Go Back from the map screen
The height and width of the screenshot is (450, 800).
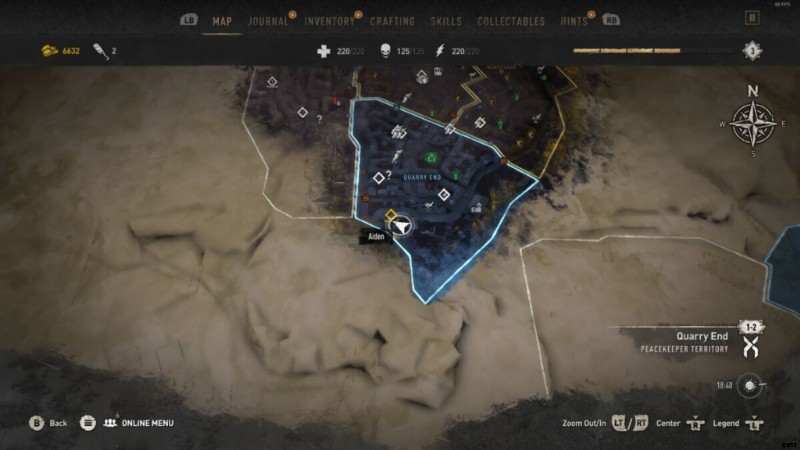pyautogui.click(x=49, y=423)
